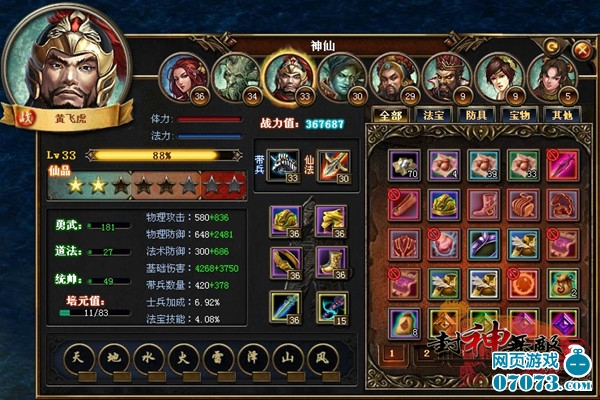Go to inventory page 1

(394, 353)
